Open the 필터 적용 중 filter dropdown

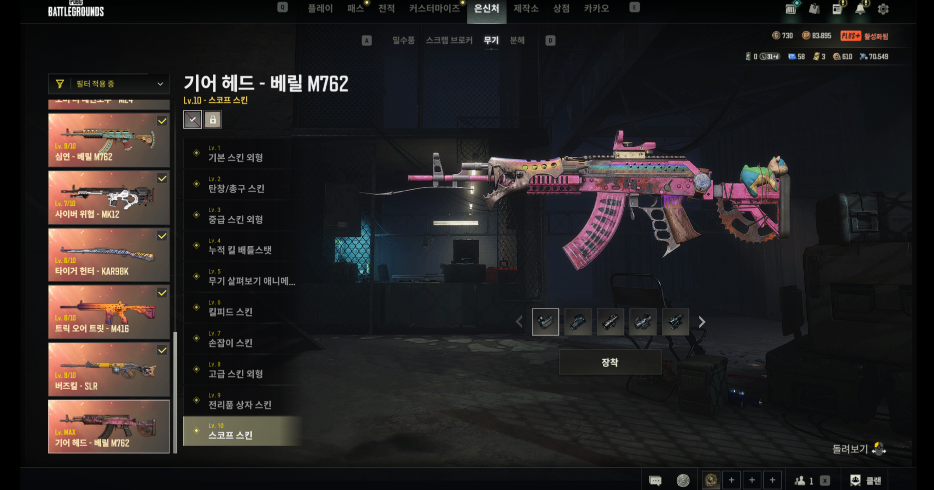[109, 84]
